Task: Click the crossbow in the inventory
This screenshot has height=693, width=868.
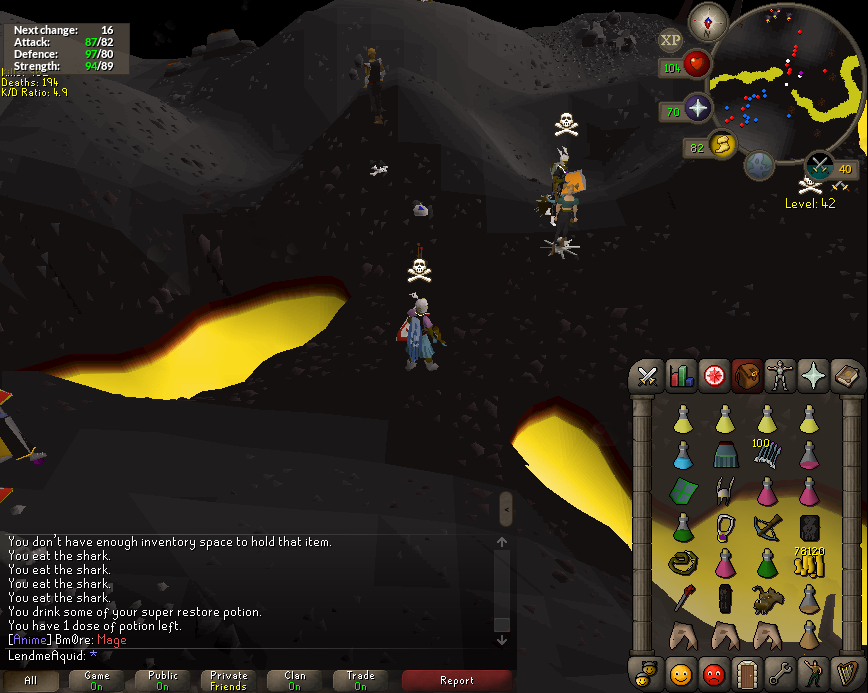Action: coord(767,525)
